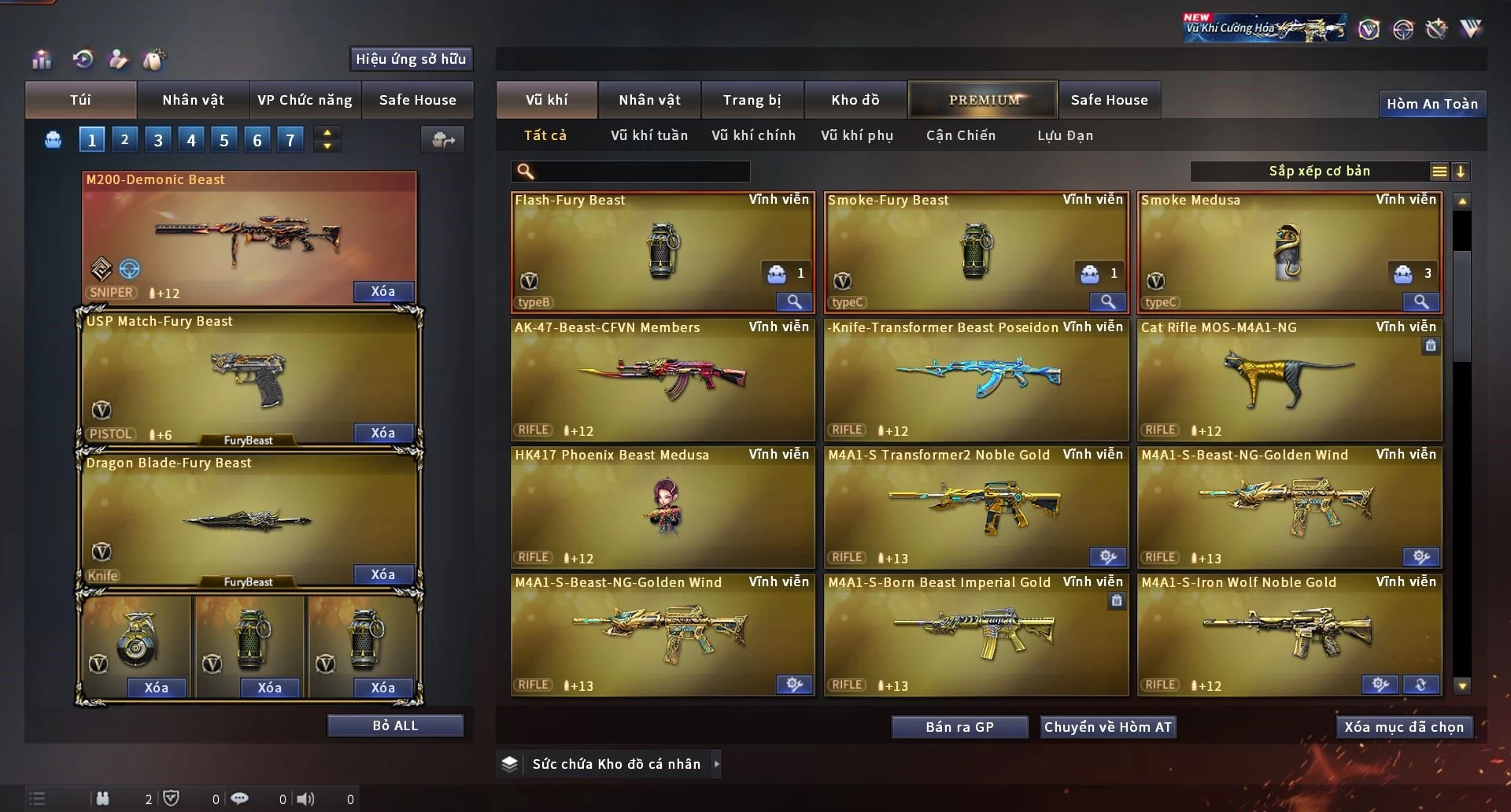This screenshot has width=1511, height=812.
Task: Open the Sắp xếp cơ bản sort dropdown
Action: point(1320,172)
